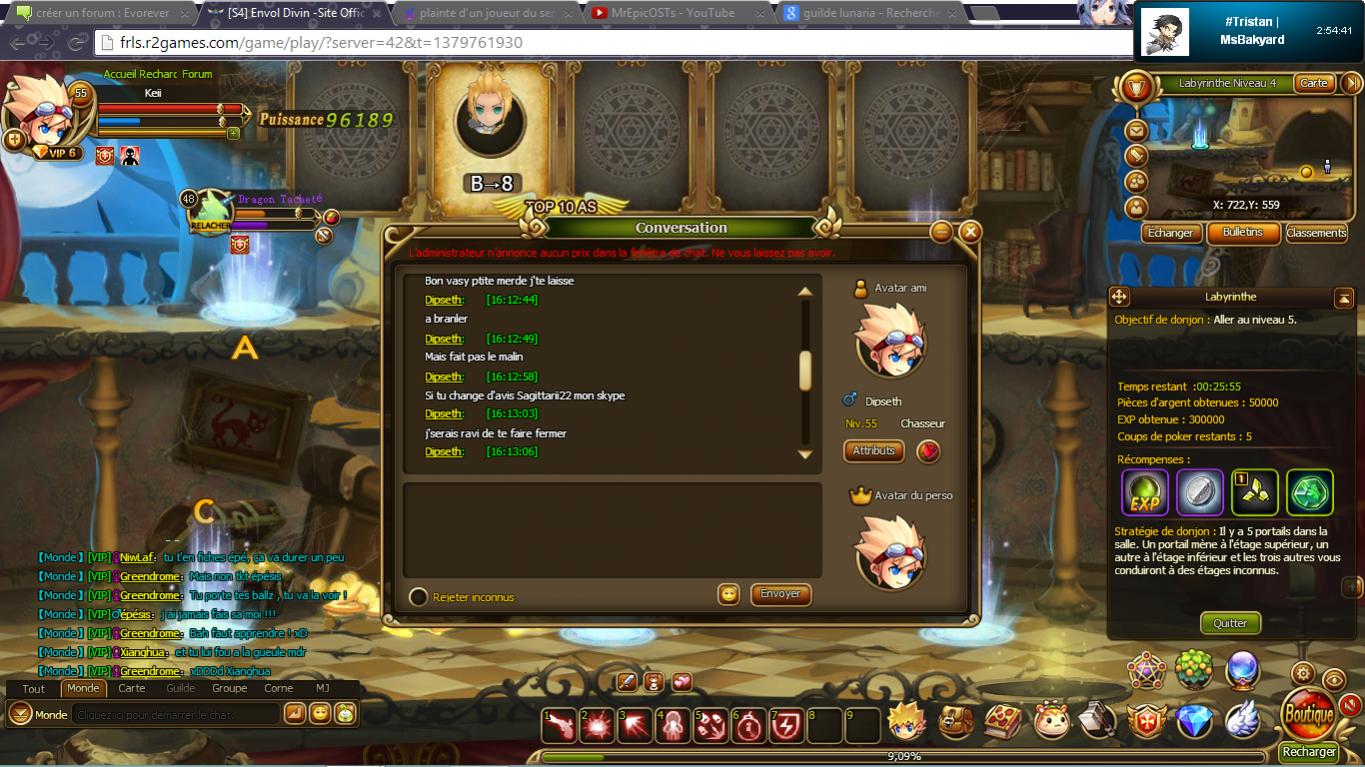Screen dimensions: 1365x767
Task: Select the Groupe chat tab
Action: (229, 688)
